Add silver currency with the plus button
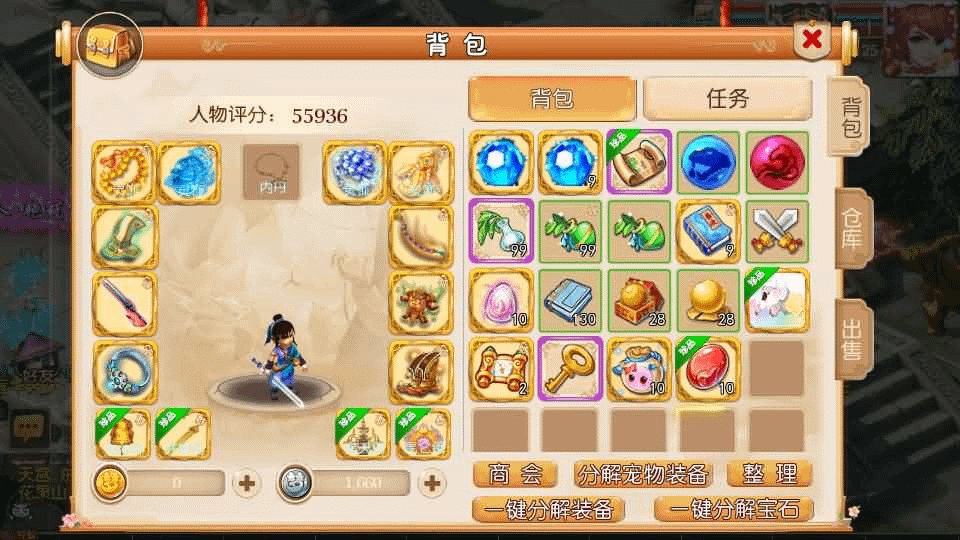 click(x=432, y=484)
